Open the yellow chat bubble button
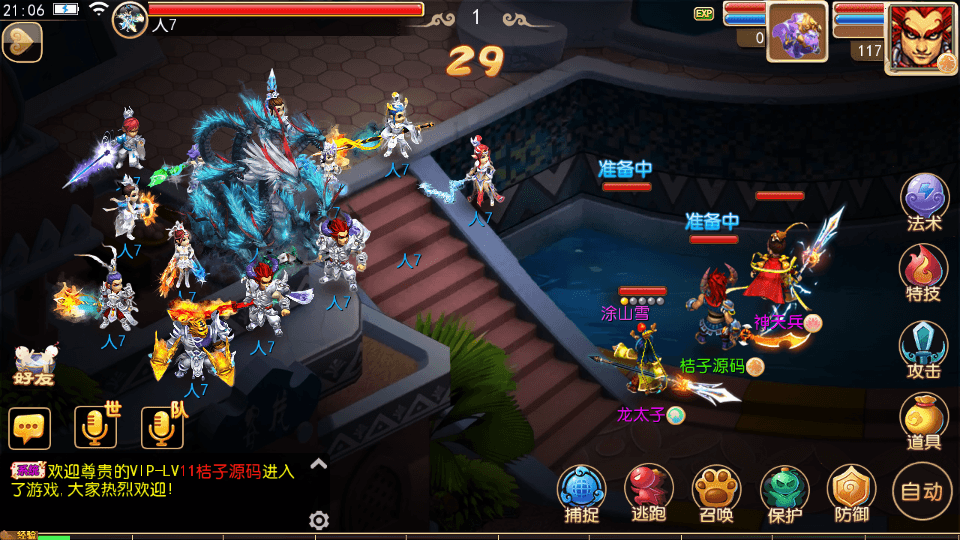The height and width of the screenshot is (540, 960). [30, 428]
